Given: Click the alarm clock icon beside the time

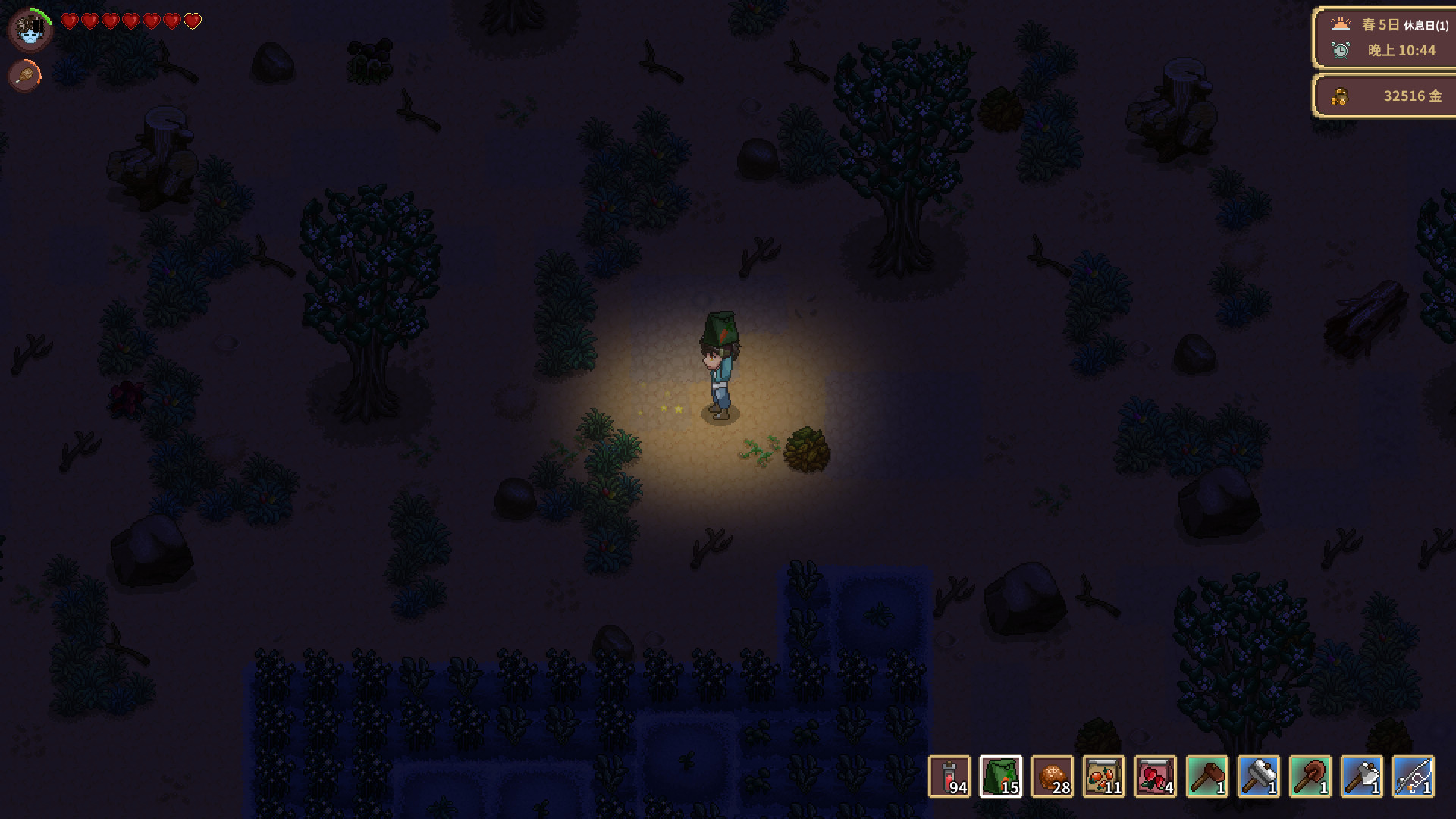Looking at the screenshot, I should pyautogui.click(x=1339, y=49).
